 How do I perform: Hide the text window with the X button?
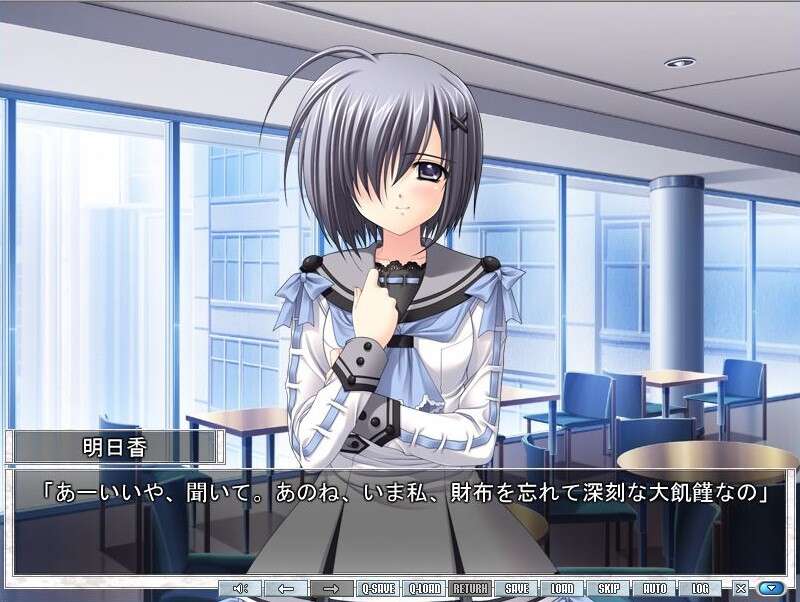(x=741, y=589)
